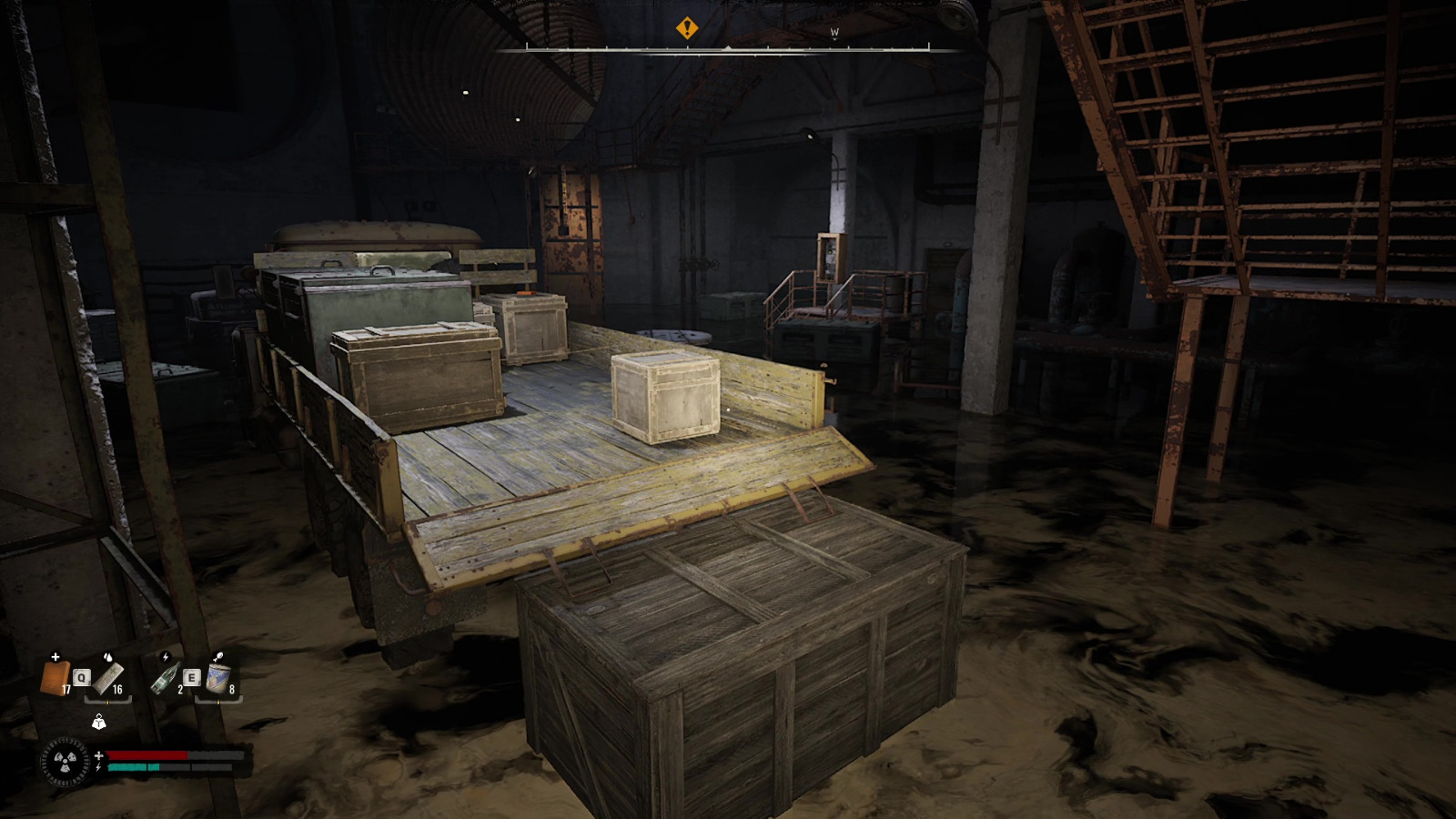Click the W heading on the compass bar

click(x=834, y=32)
